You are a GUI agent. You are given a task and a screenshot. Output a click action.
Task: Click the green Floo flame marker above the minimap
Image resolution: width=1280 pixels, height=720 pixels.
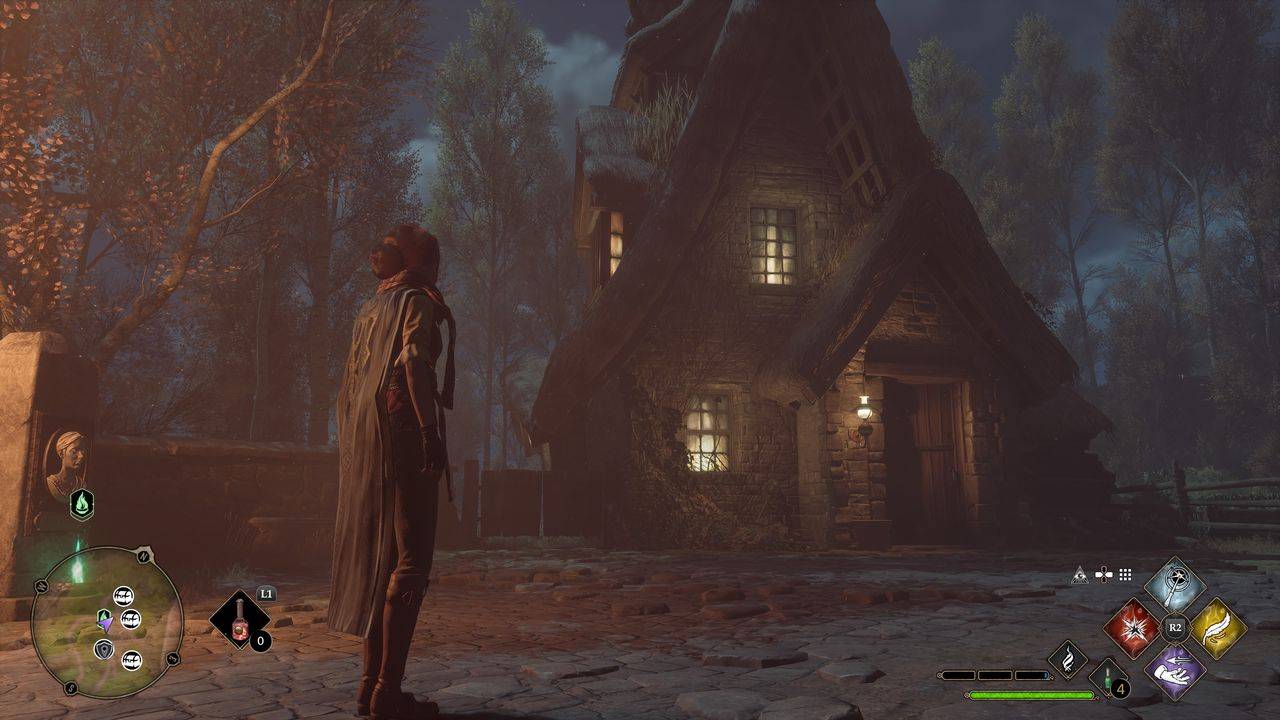click(x=81, y=503)
